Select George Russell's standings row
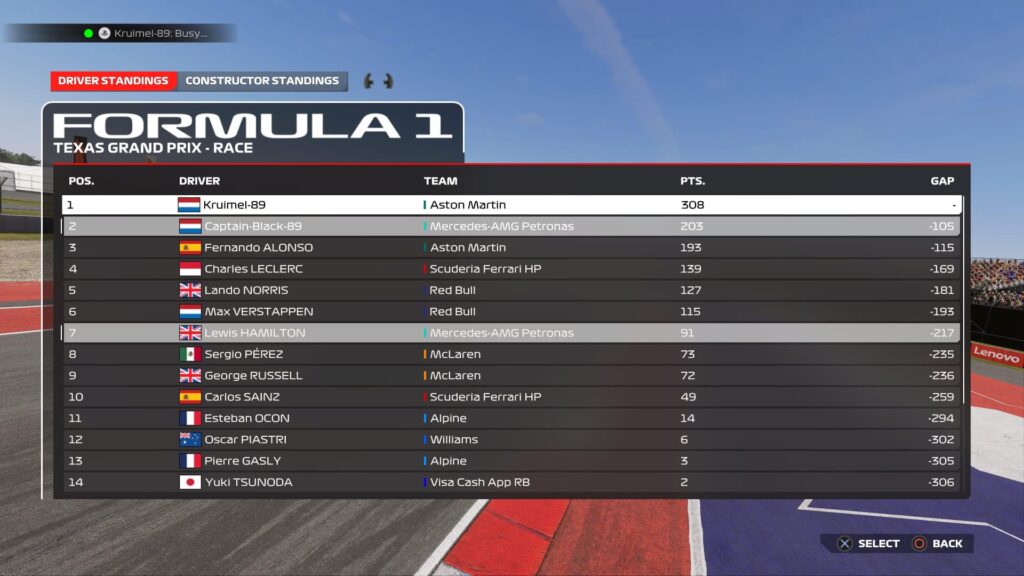Screen dimensions: 1024x576 (511, 375)
